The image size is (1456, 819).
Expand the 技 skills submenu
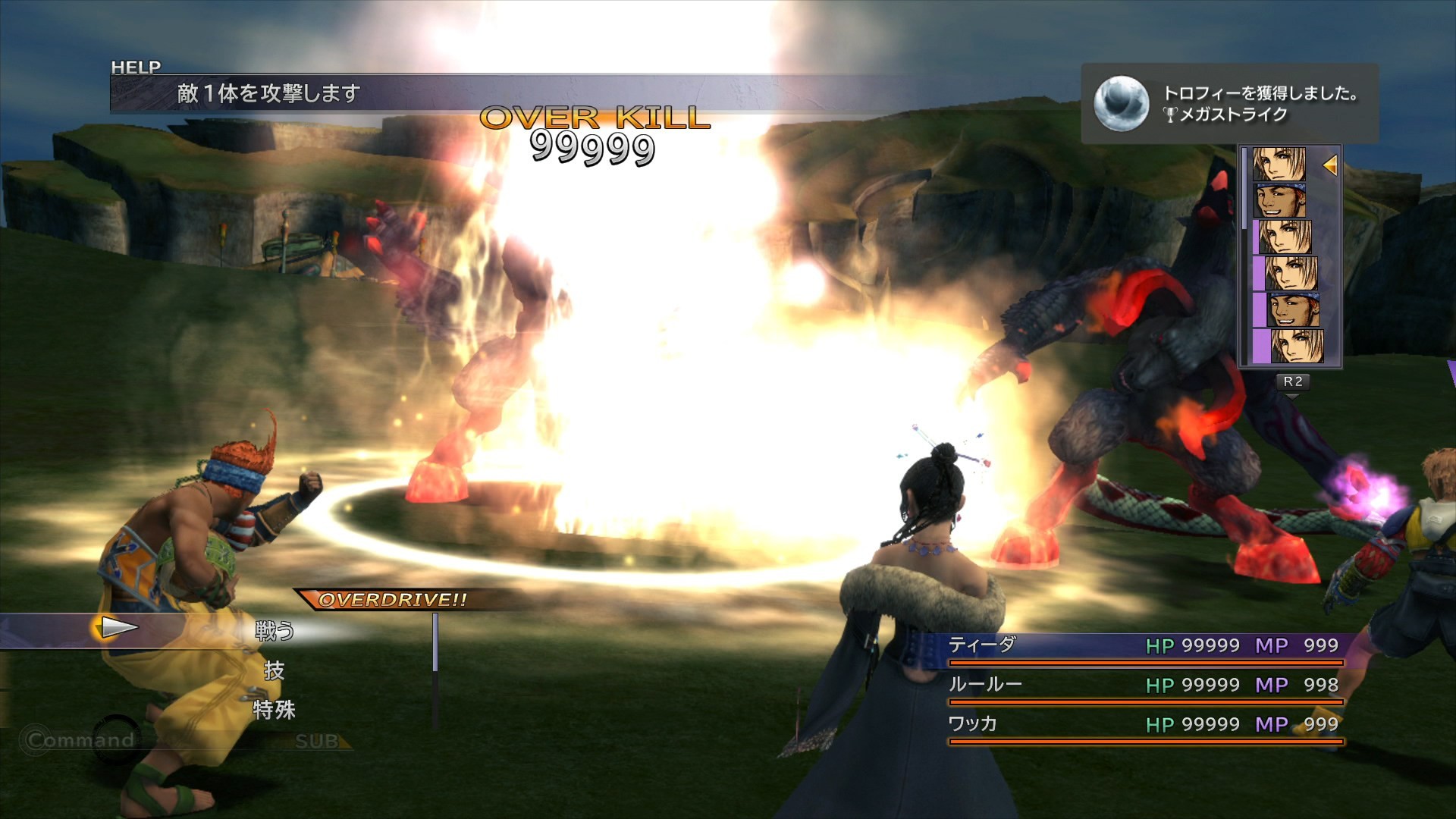coord(275,672)
